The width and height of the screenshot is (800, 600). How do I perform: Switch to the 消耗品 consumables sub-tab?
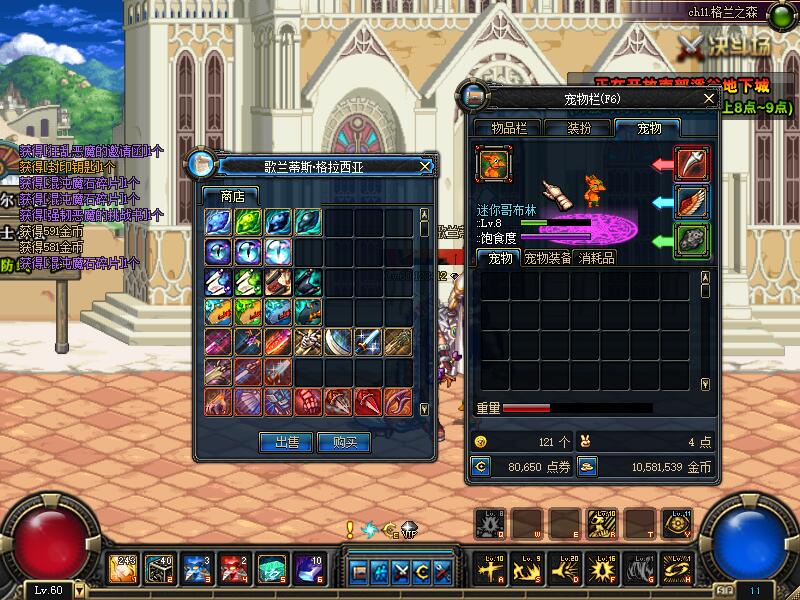coord(597,258)
